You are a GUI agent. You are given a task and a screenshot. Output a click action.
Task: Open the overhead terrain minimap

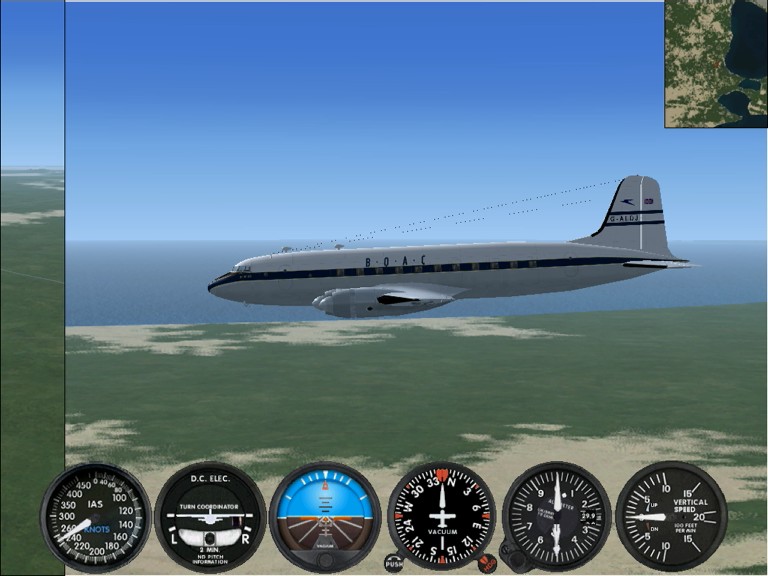tap(716, 64)
